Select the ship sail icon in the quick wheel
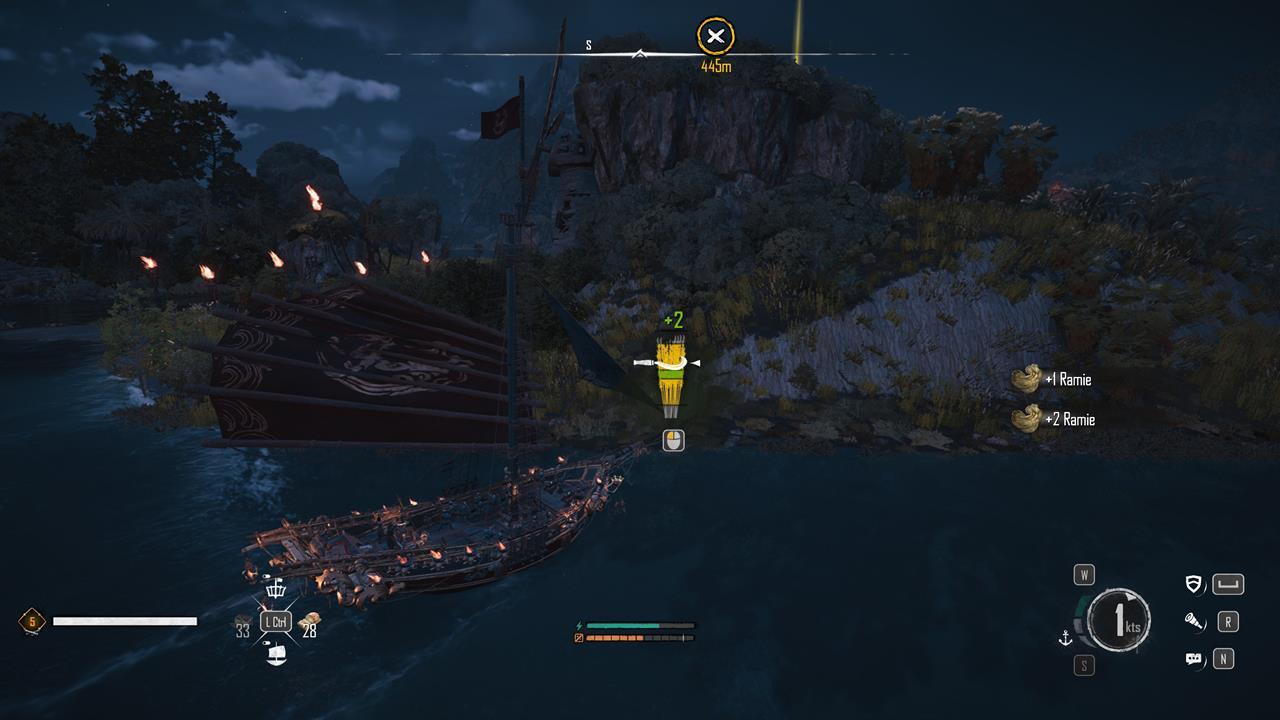1280x720 pixels. [276, 654]
